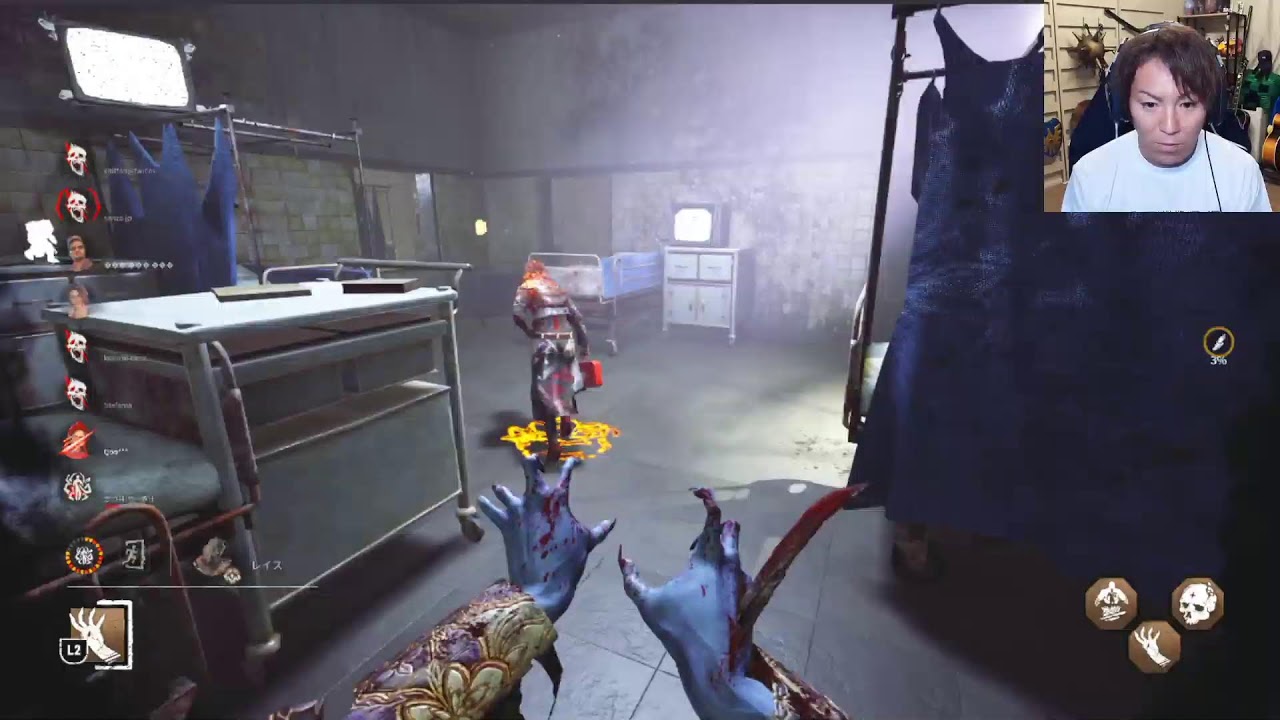Click the survivor portrait wearing sunglasses
The image size is (1280, 720).
(77, 249)
